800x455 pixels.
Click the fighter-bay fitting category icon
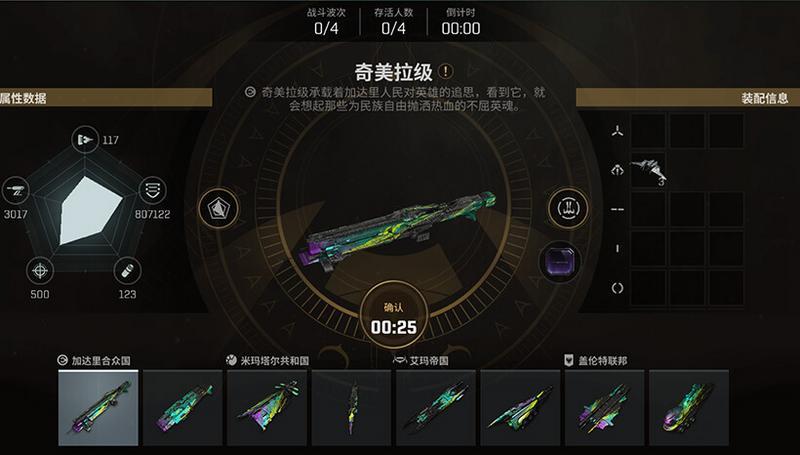(618, 170)
